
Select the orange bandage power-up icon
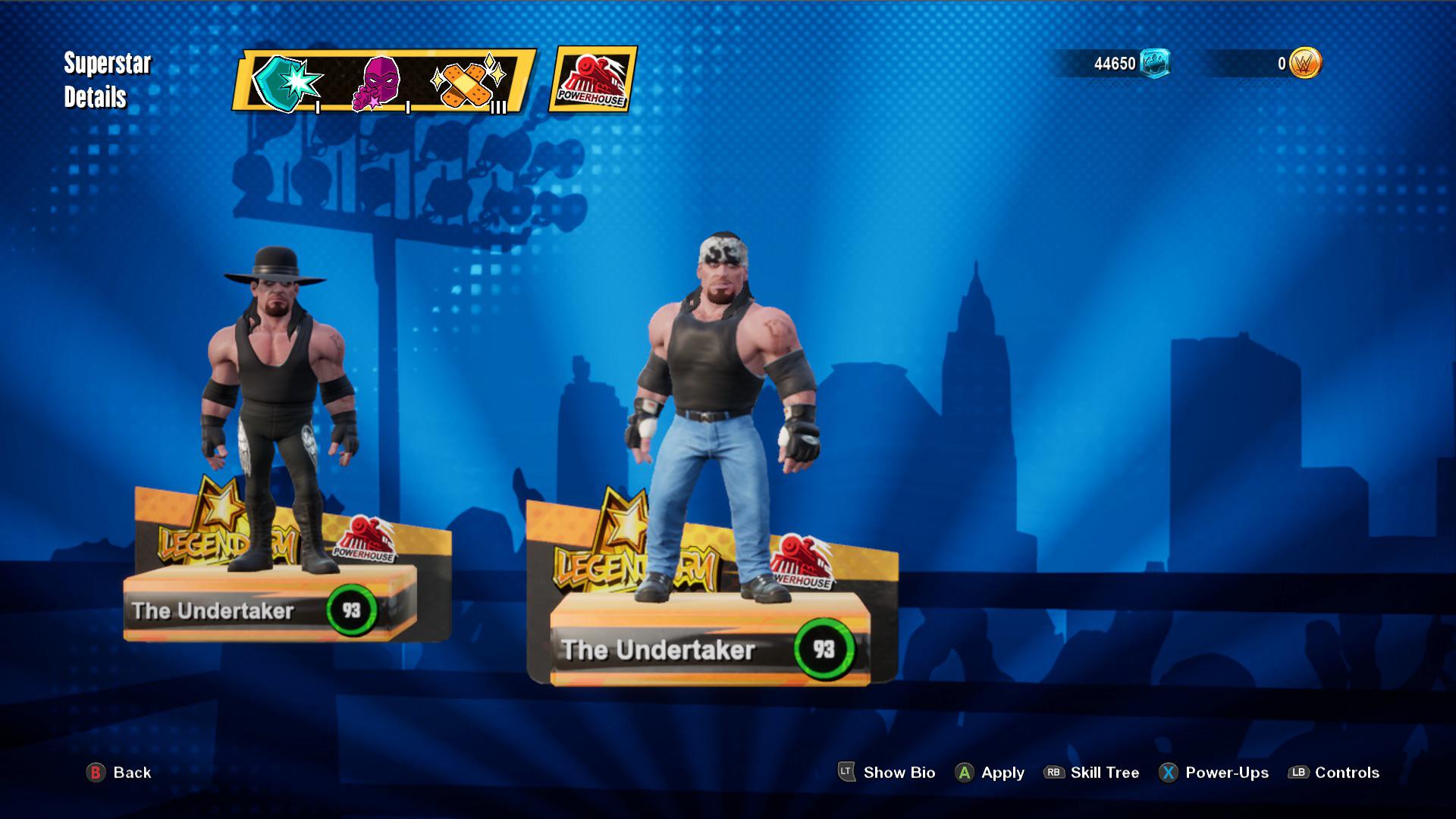pyautogui.click(x=466, y=83)
